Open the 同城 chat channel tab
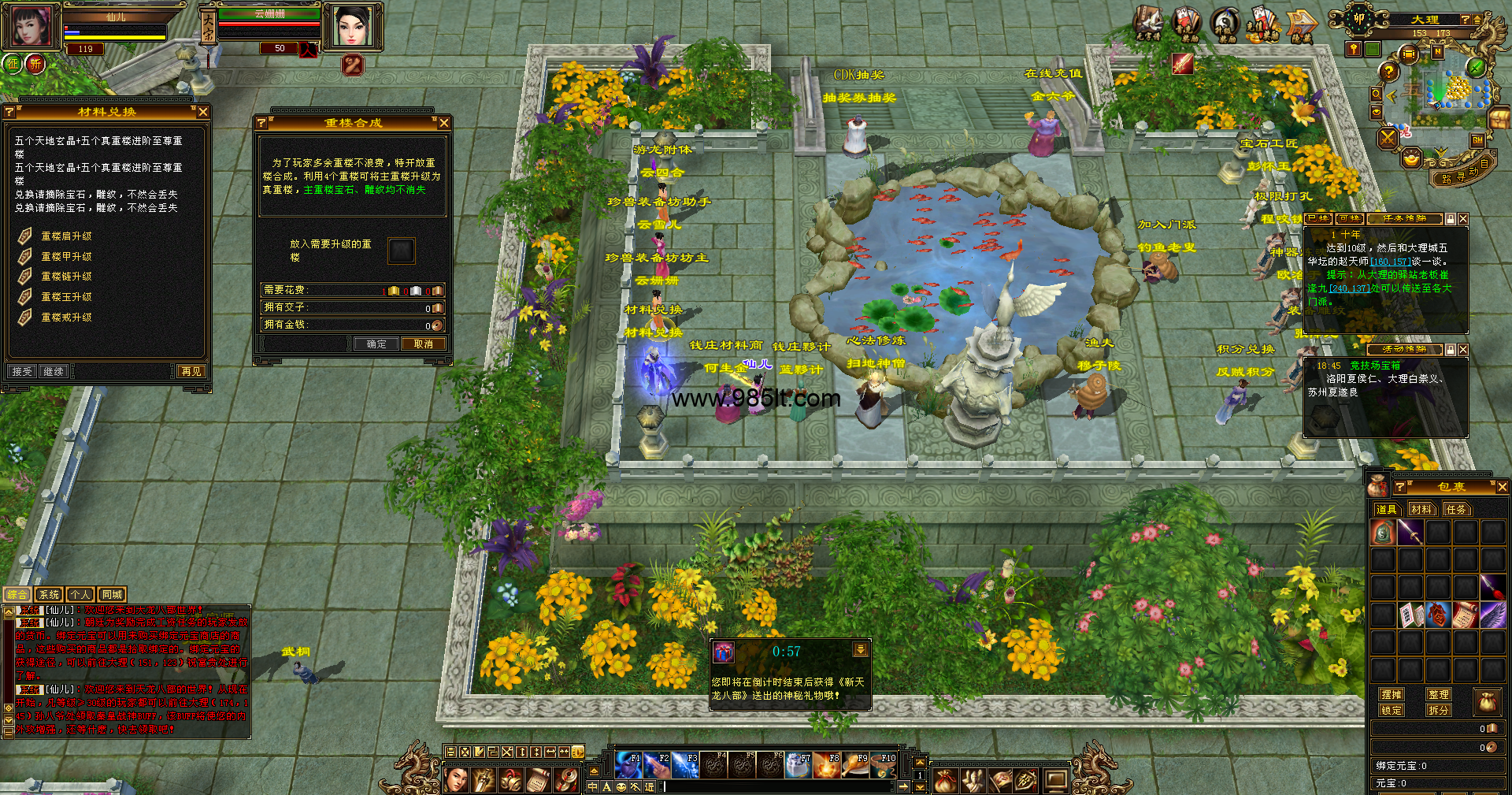1512x795 pixels. pyautogui.click(x=112, y=595)
